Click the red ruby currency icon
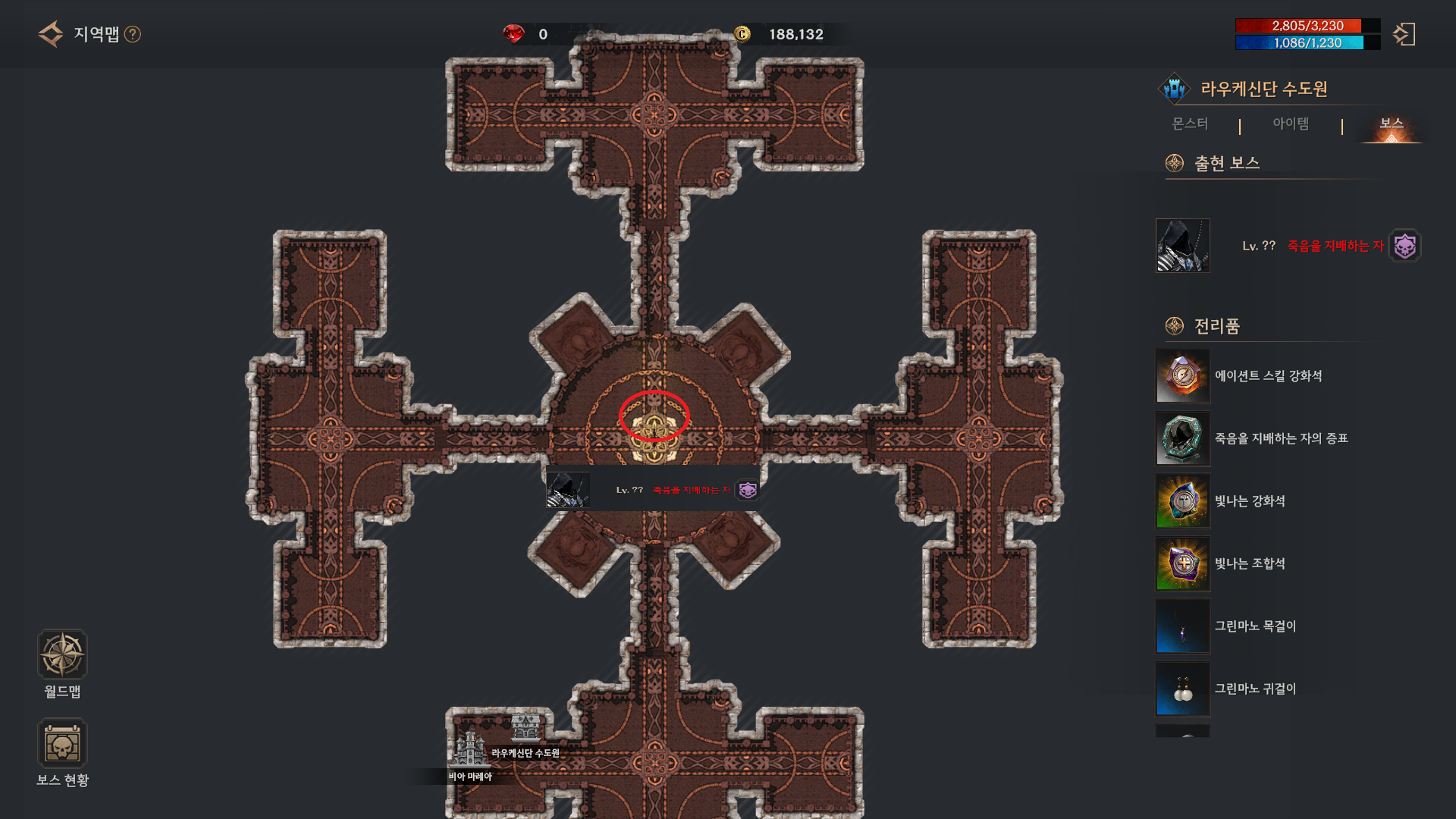 513,34
